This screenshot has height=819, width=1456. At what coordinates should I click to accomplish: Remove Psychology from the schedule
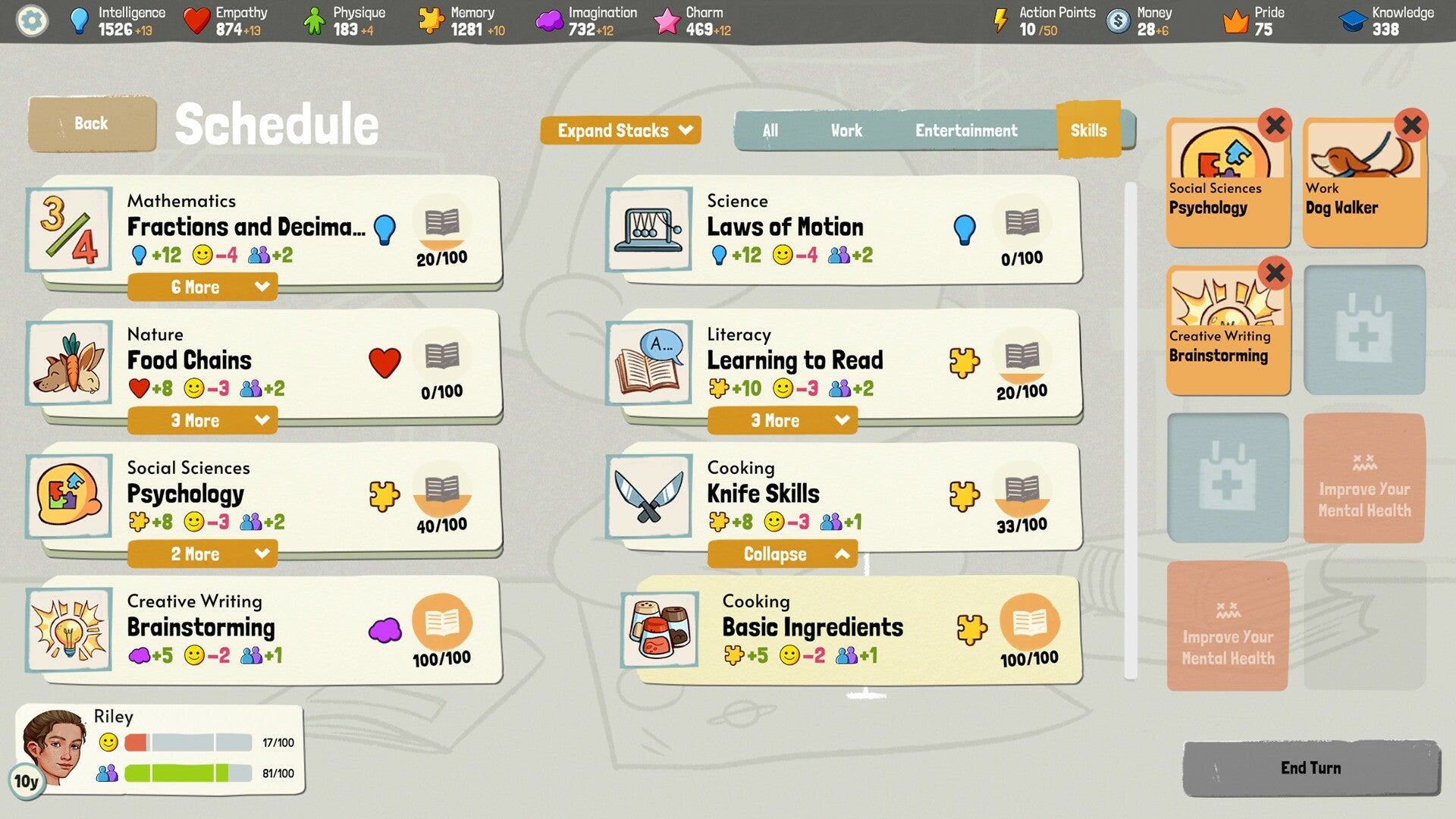point(1275,126)
